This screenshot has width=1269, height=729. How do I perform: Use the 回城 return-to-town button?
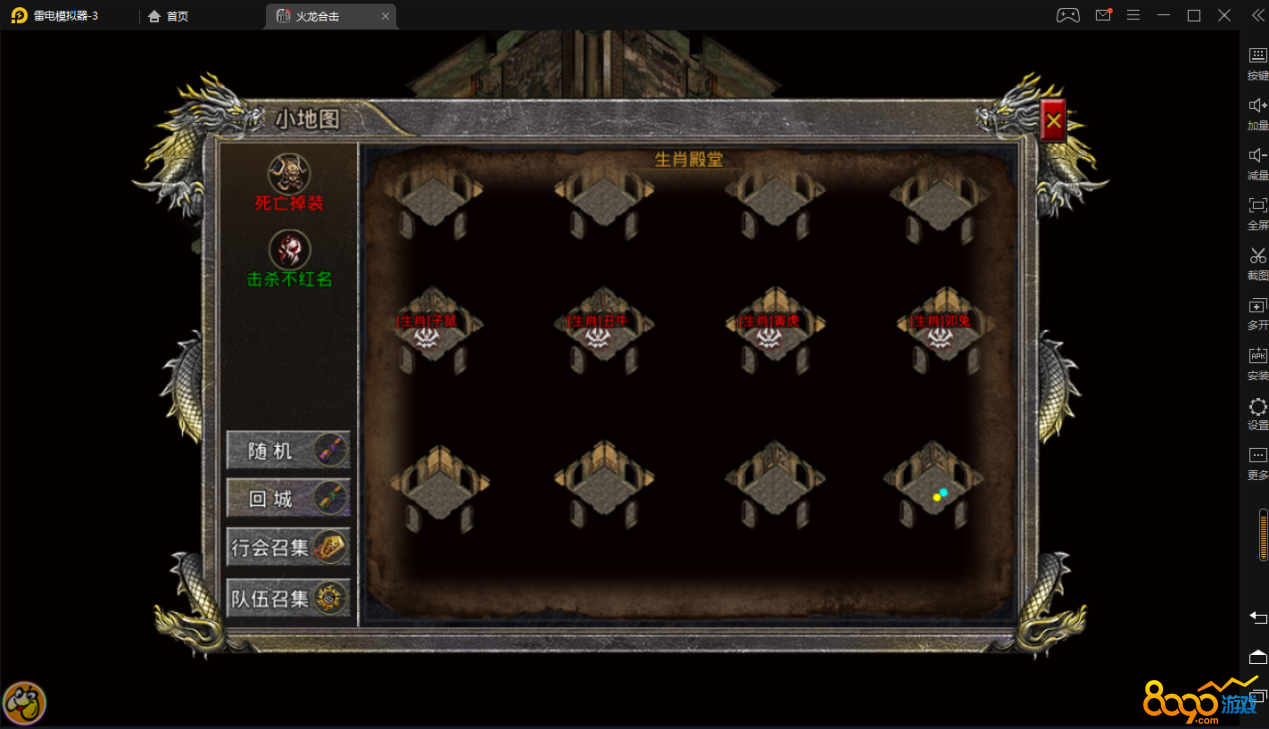pyautogui.click(x=288, y=498)
